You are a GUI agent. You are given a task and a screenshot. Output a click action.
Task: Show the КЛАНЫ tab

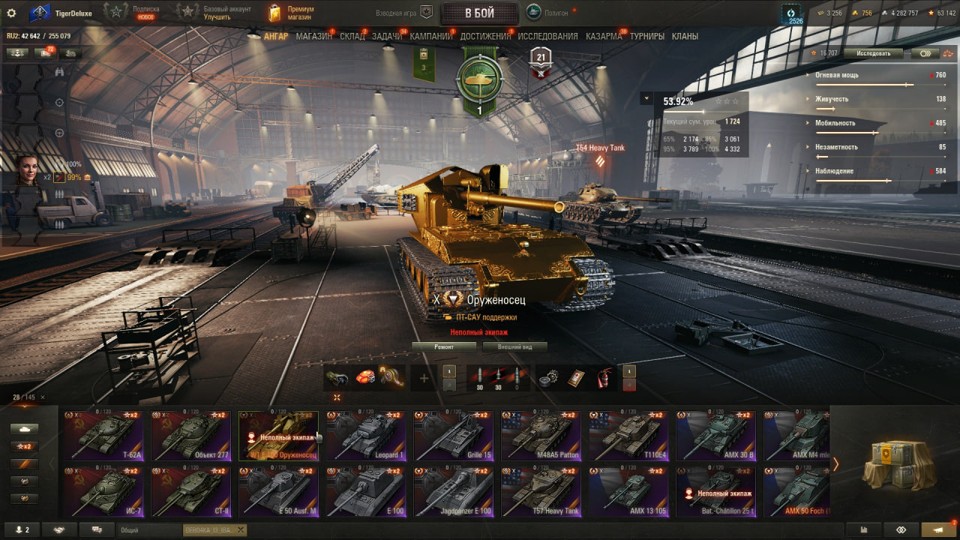(x=685, y=36)
